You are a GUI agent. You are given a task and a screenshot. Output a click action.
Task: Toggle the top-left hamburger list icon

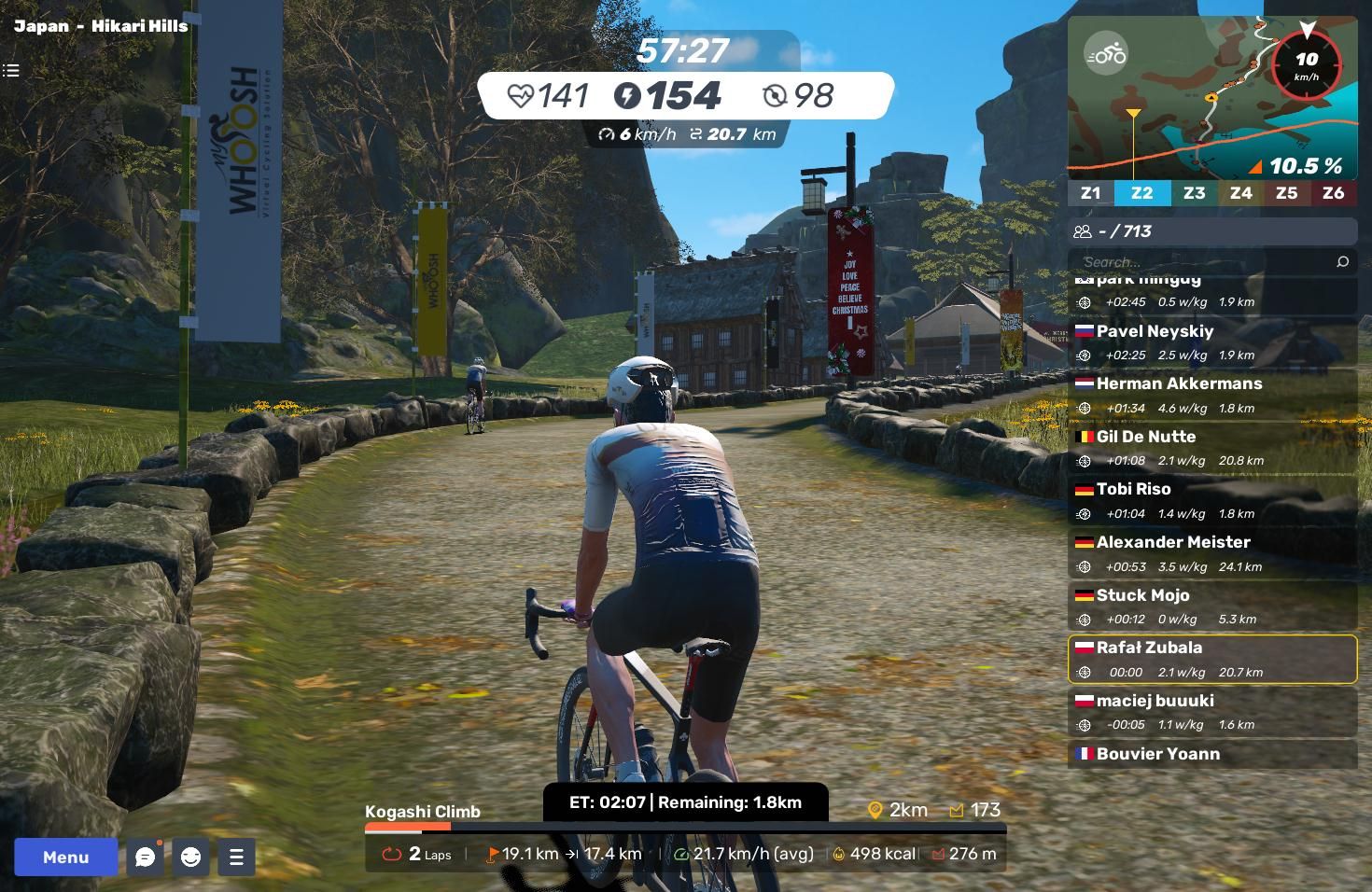(x=11, y=70)
